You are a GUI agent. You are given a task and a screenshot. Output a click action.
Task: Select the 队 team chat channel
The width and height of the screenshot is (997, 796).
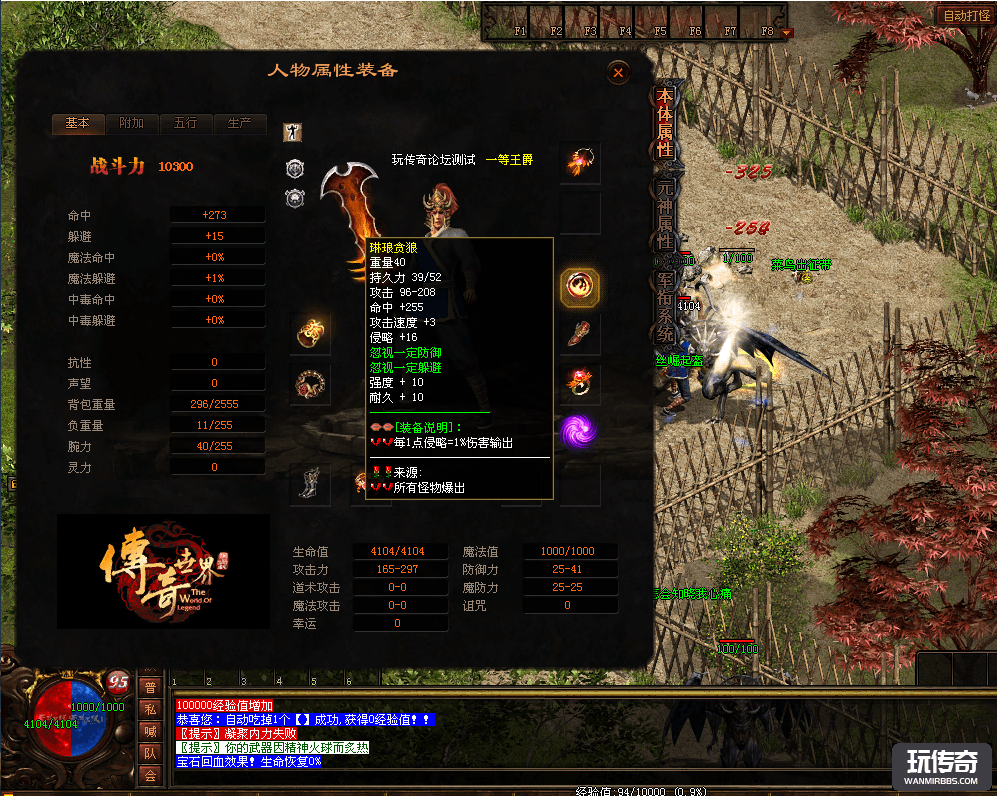pos(150,754)
